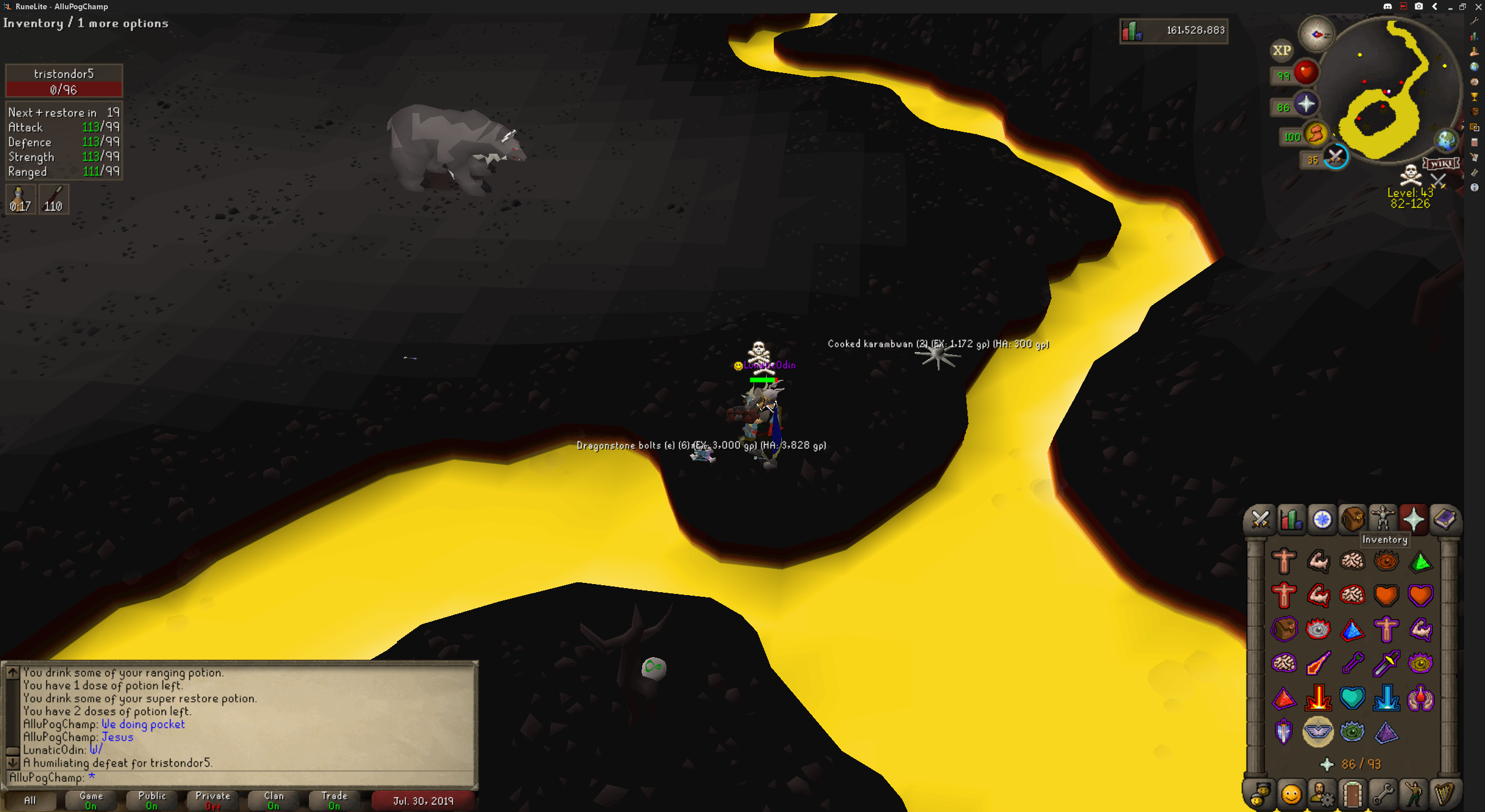Open the Logout door tab
This screenshot has width=1485, height=812.
click(1352, 793)
